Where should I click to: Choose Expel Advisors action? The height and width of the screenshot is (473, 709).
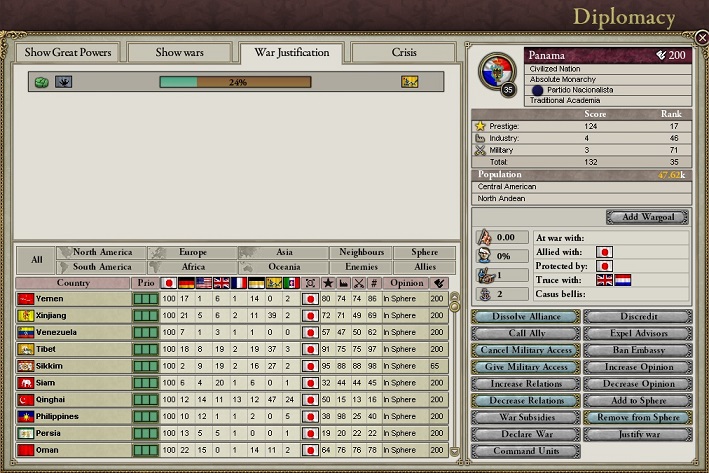point(637,333)
